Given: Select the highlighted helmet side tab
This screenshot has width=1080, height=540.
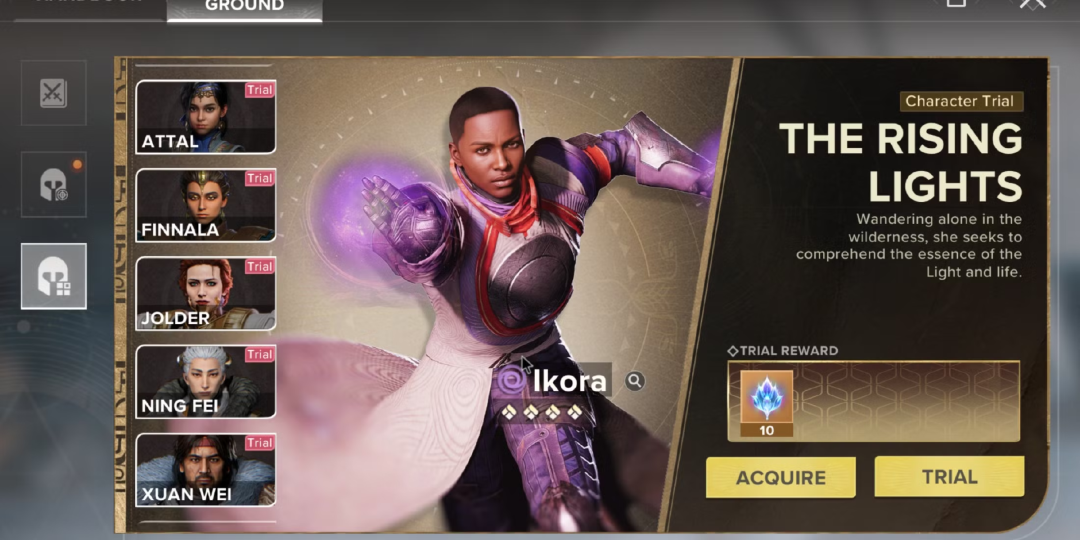Looking at the screenshot, I should coord(53,276).
